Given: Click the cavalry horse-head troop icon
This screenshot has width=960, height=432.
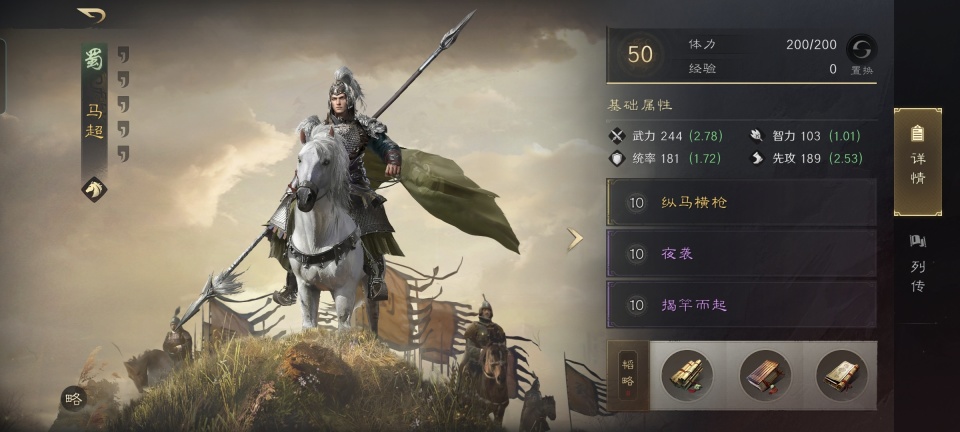Looking at the screenshot, I should pyautogui.click(x=94, y=189).
